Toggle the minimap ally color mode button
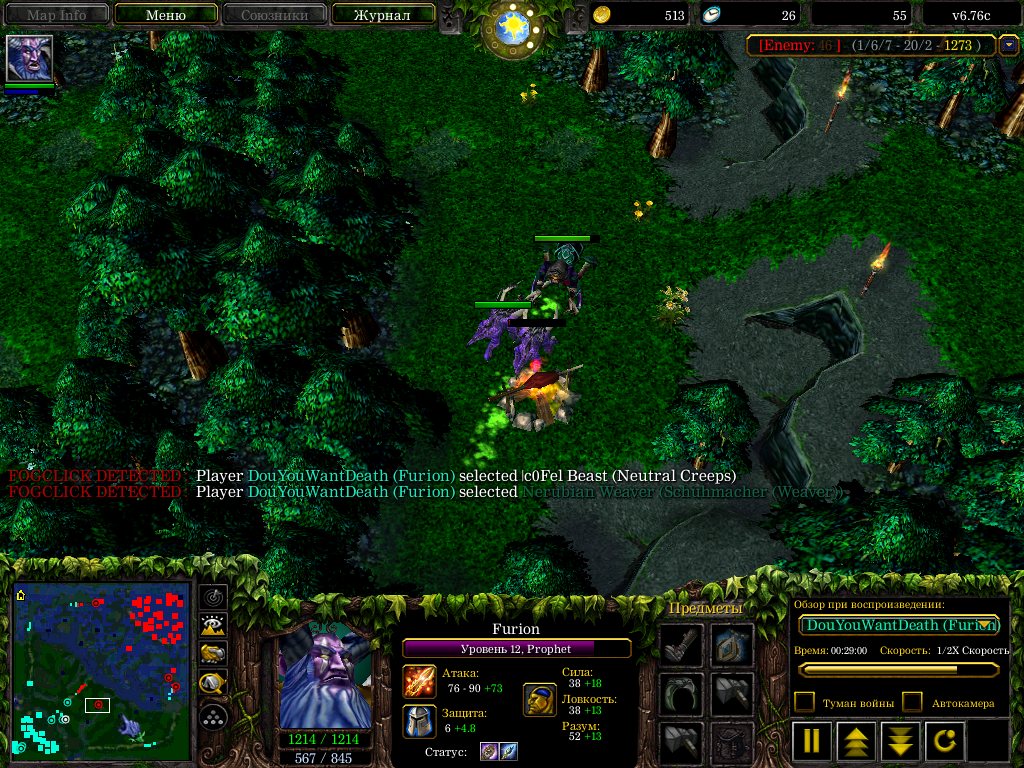Image resolution: width=1024 pixels, height=768 pixels. click(214, 655)
